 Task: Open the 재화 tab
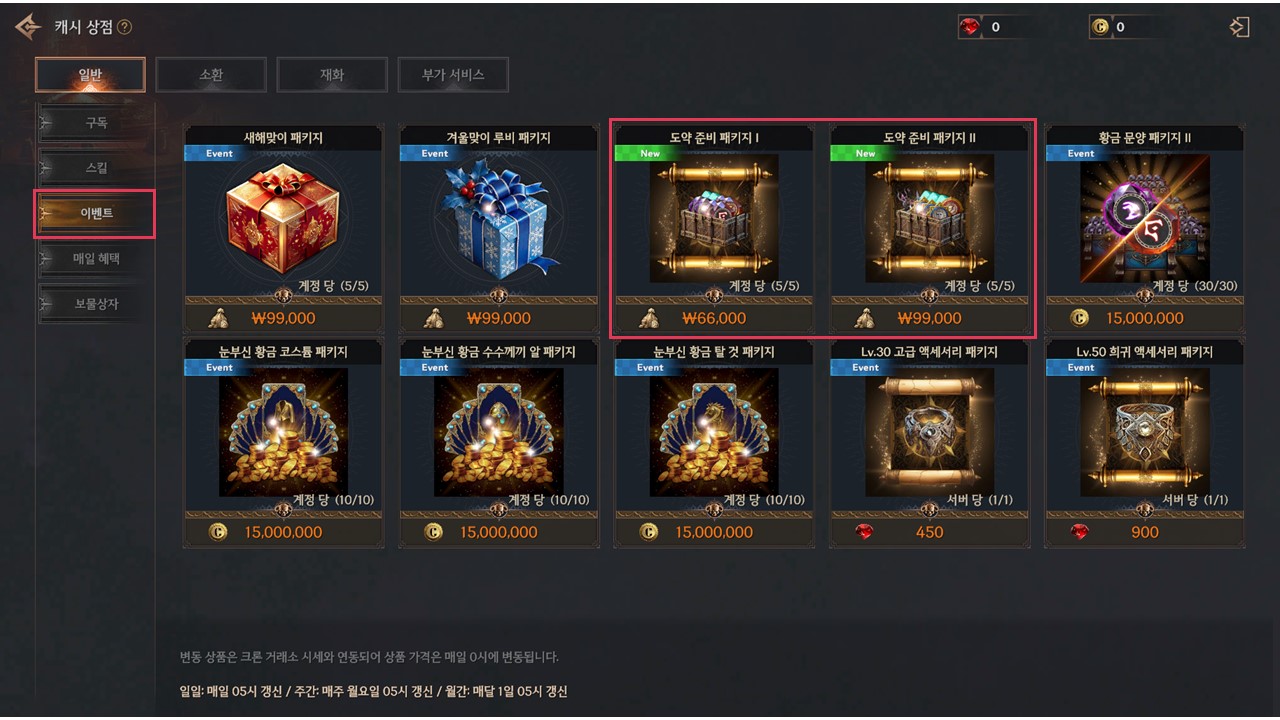(332, 75)
